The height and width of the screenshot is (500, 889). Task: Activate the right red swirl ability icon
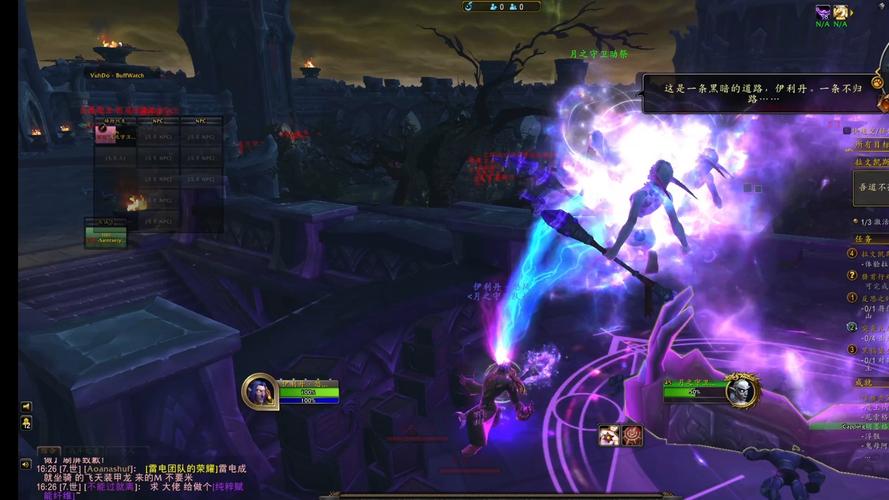tap(632, 435)
